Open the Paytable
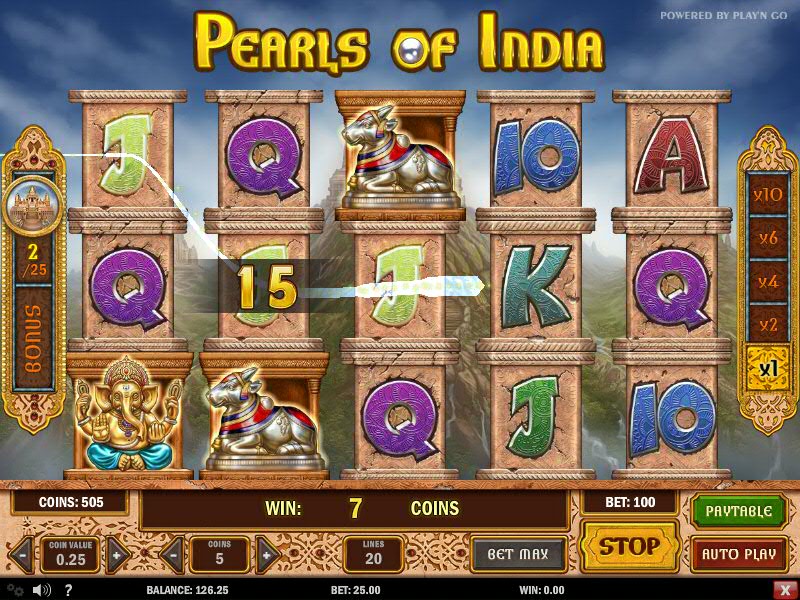This screenshot has height=600, width=800. pyautogui.click(x=739, y=511)
